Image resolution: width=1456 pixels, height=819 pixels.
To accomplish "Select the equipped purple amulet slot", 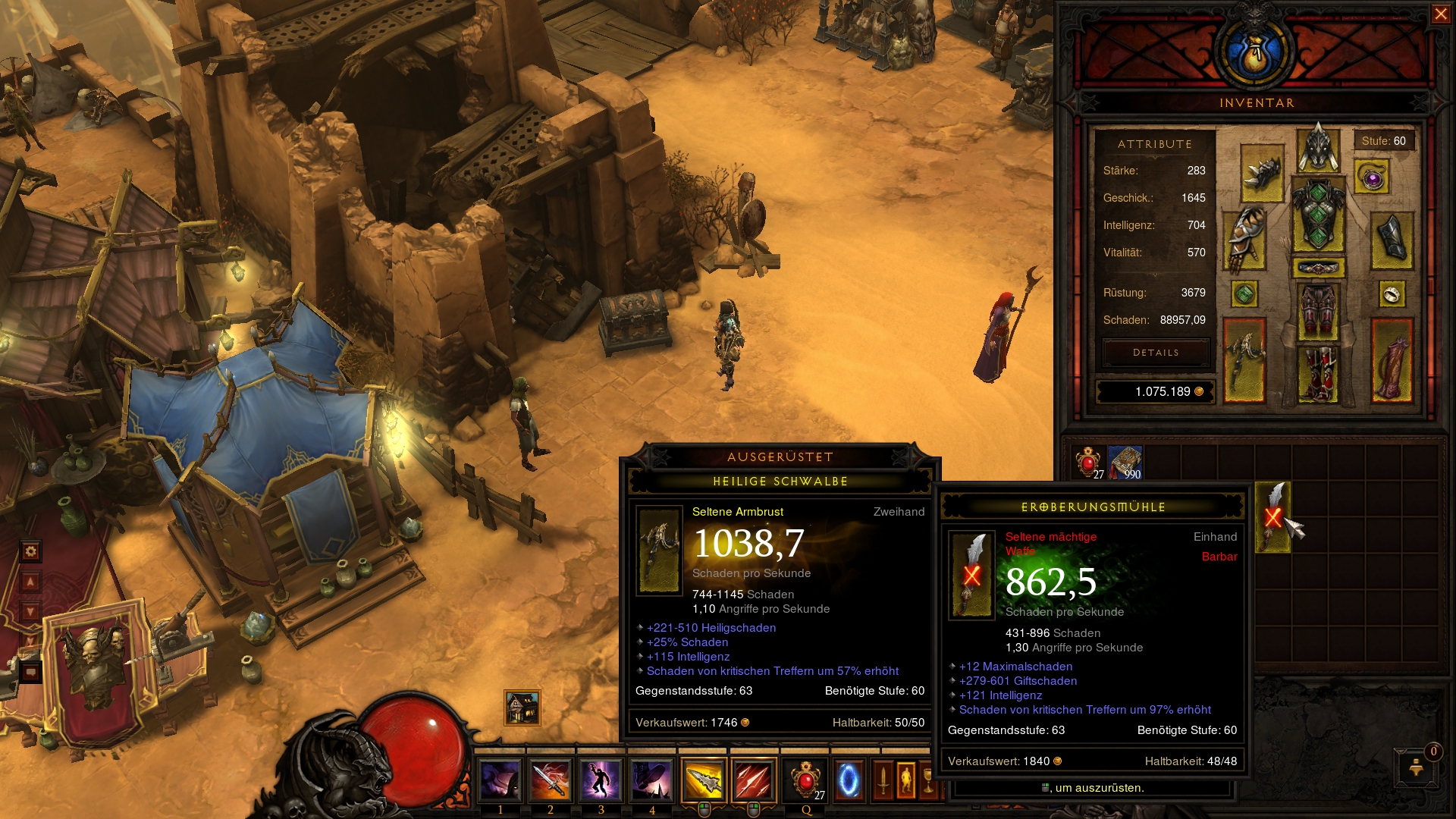I will point(1372,178).
